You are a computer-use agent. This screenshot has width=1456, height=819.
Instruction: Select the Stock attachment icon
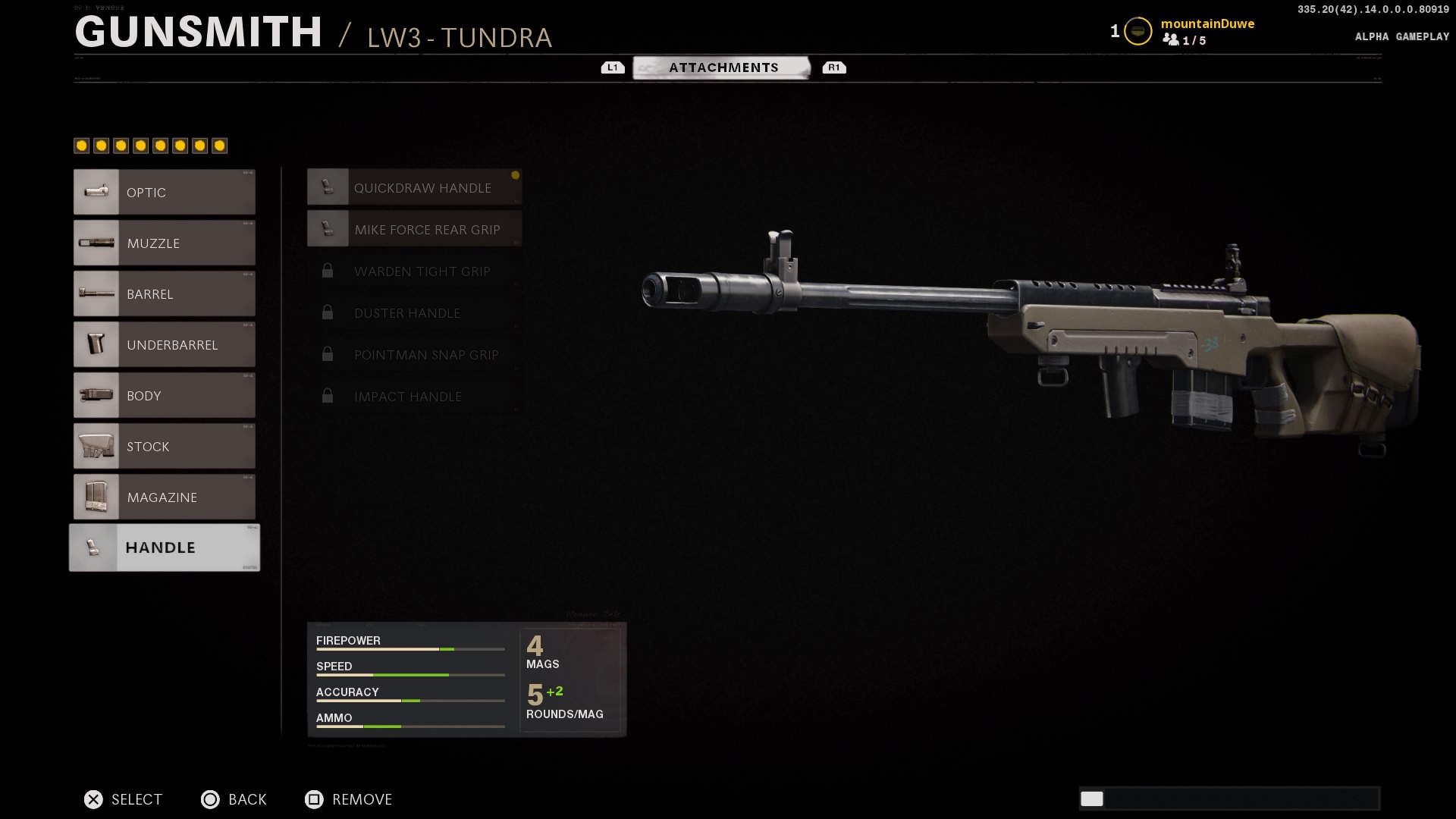point(96,446)
